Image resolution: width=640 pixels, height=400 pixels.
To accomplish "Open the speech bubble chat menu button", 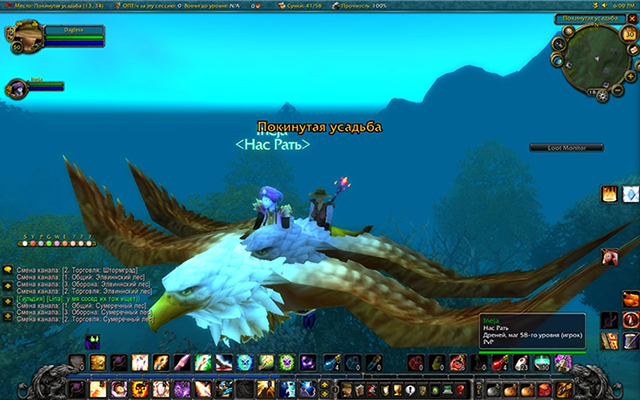I will click(x=7, y=270).
